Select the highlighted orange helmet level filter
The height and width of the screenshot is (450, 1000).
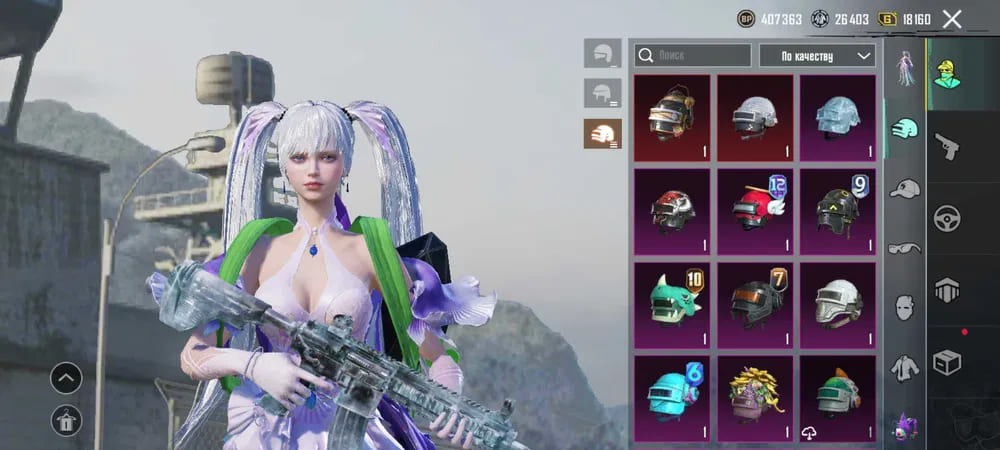pos(602,133)
